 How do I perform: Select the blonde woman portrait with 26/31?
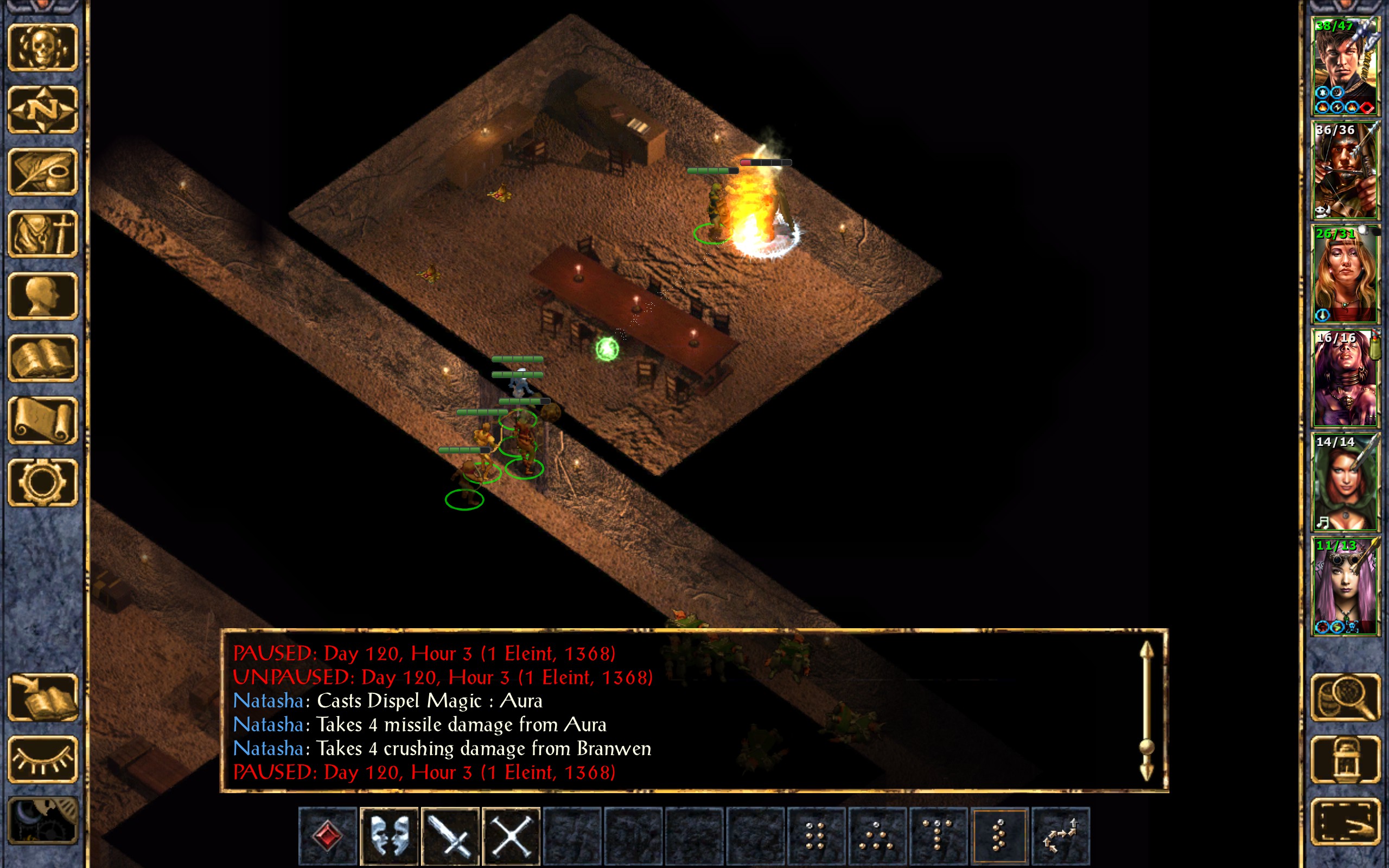(1345, 274)
